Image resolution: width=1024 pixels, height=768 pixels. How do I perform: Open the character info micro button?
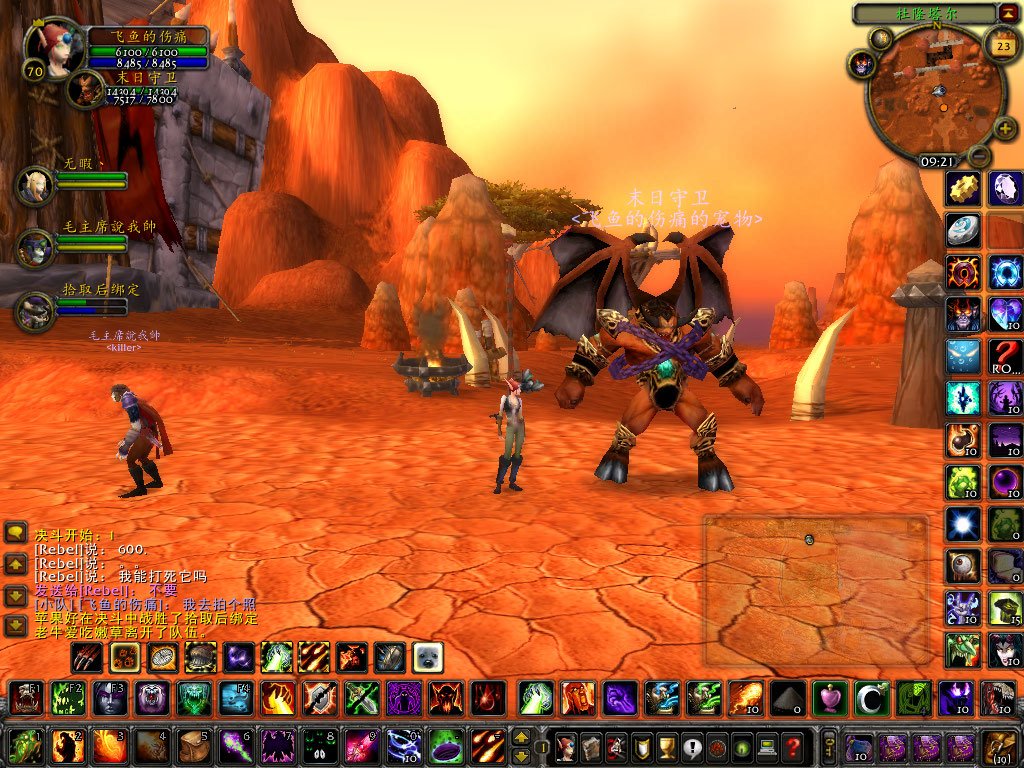pyautogui.click(x=567, y=747)
